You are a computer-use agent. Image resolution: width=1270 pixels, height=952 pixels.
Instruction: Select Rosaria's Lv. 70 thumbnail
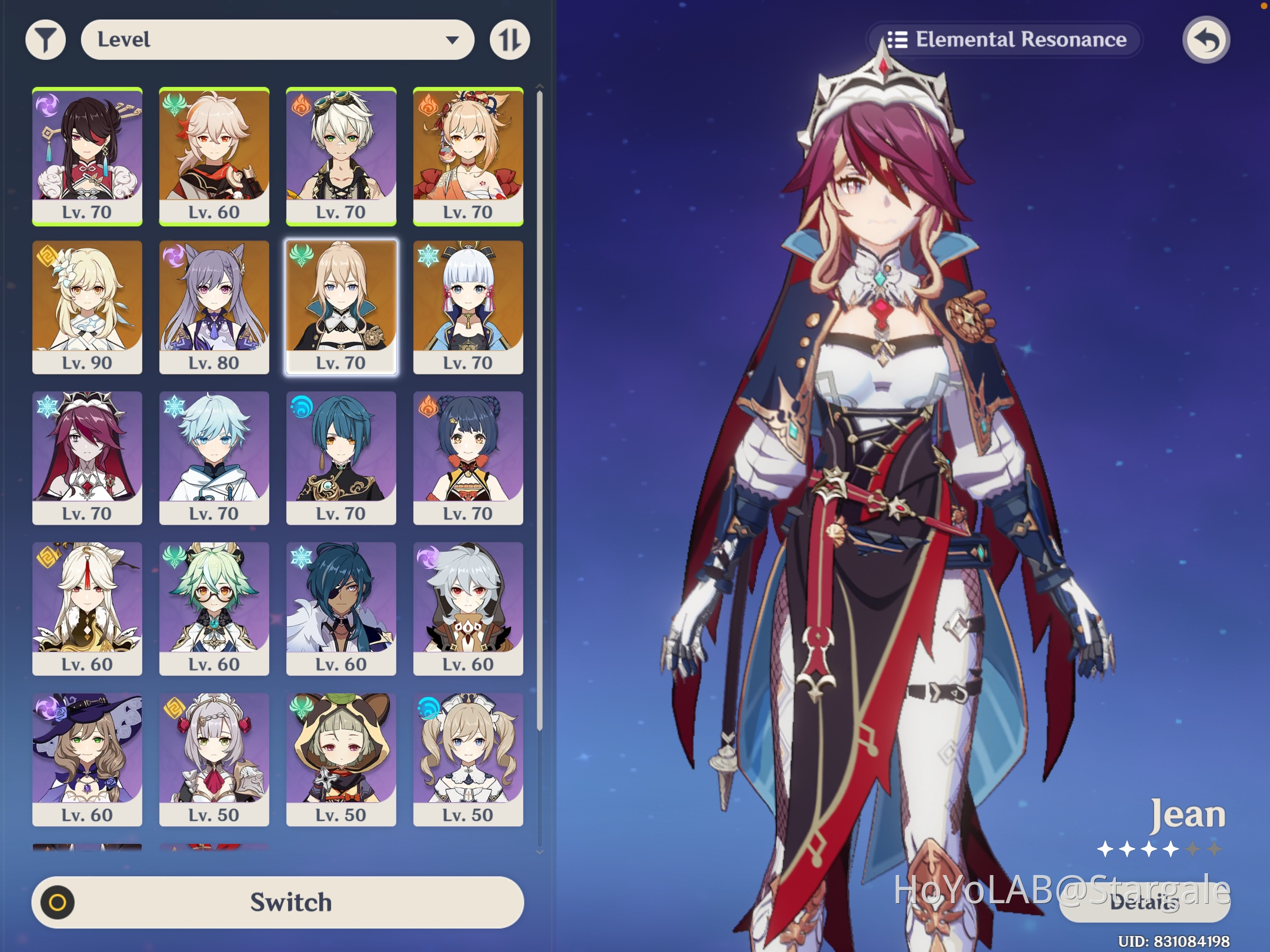pos(87,455)
